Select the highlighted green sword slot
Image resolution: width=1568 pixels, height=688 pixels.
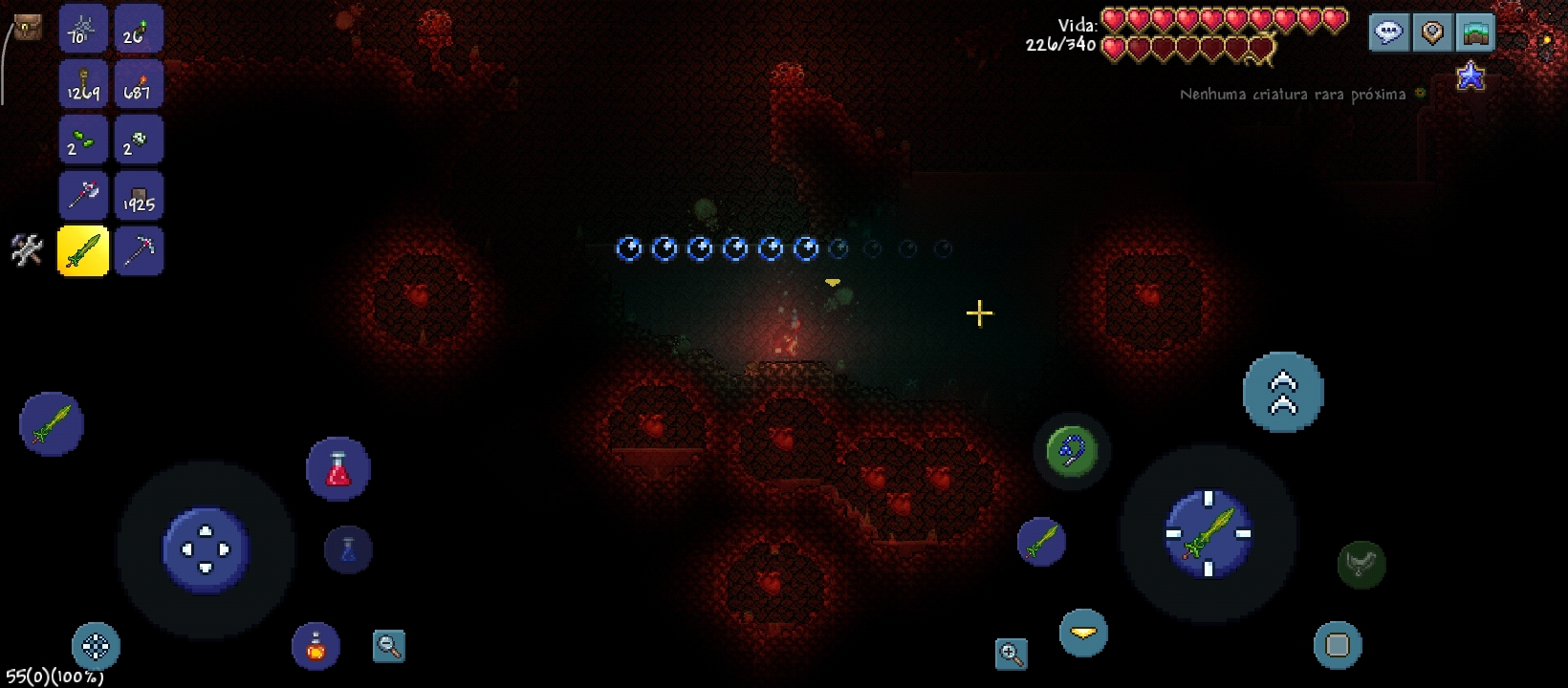[x=83, y=251]
